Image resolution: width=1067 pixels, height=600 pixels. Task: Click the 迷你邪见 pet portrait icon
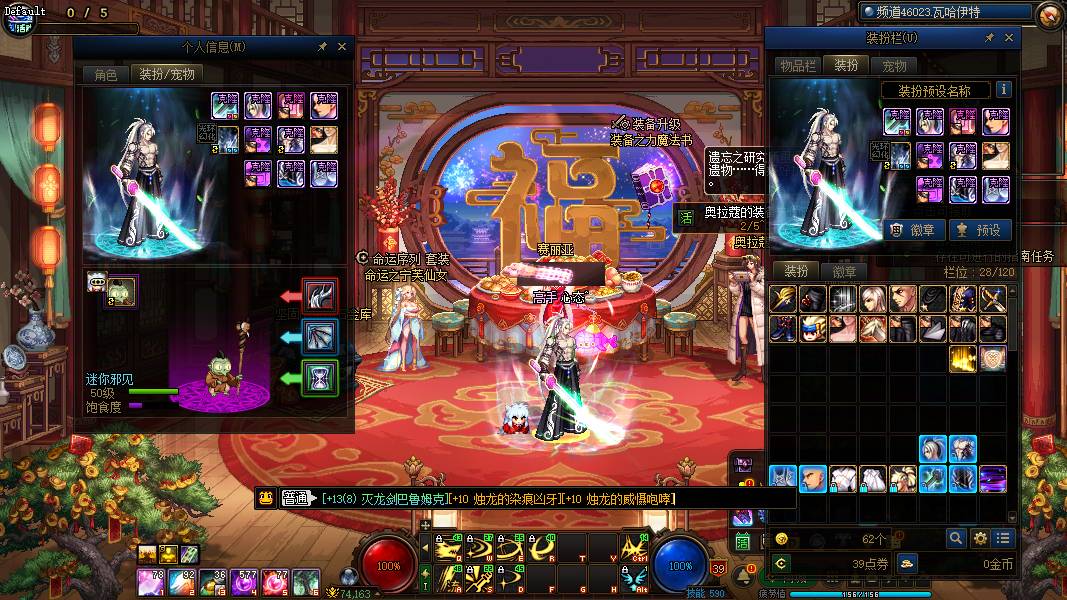pyautogui.click(x=122, y=292)
